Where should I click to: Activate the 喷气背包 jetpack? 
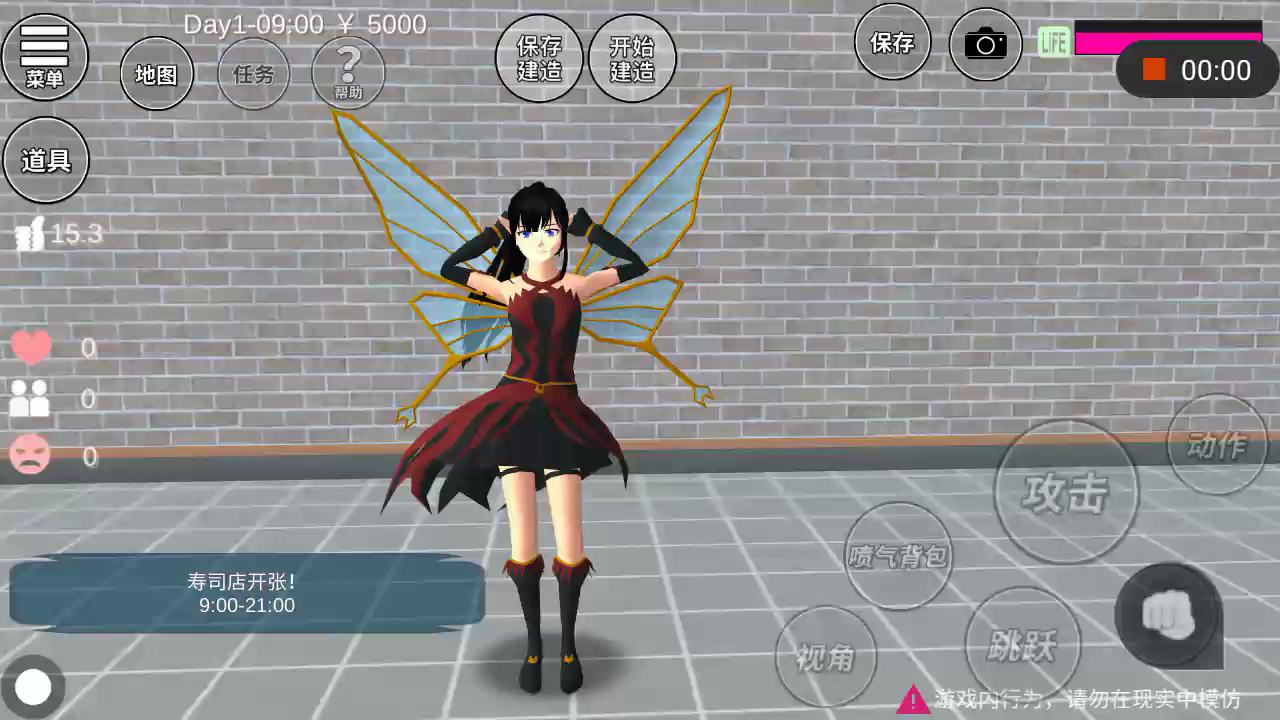898,556
